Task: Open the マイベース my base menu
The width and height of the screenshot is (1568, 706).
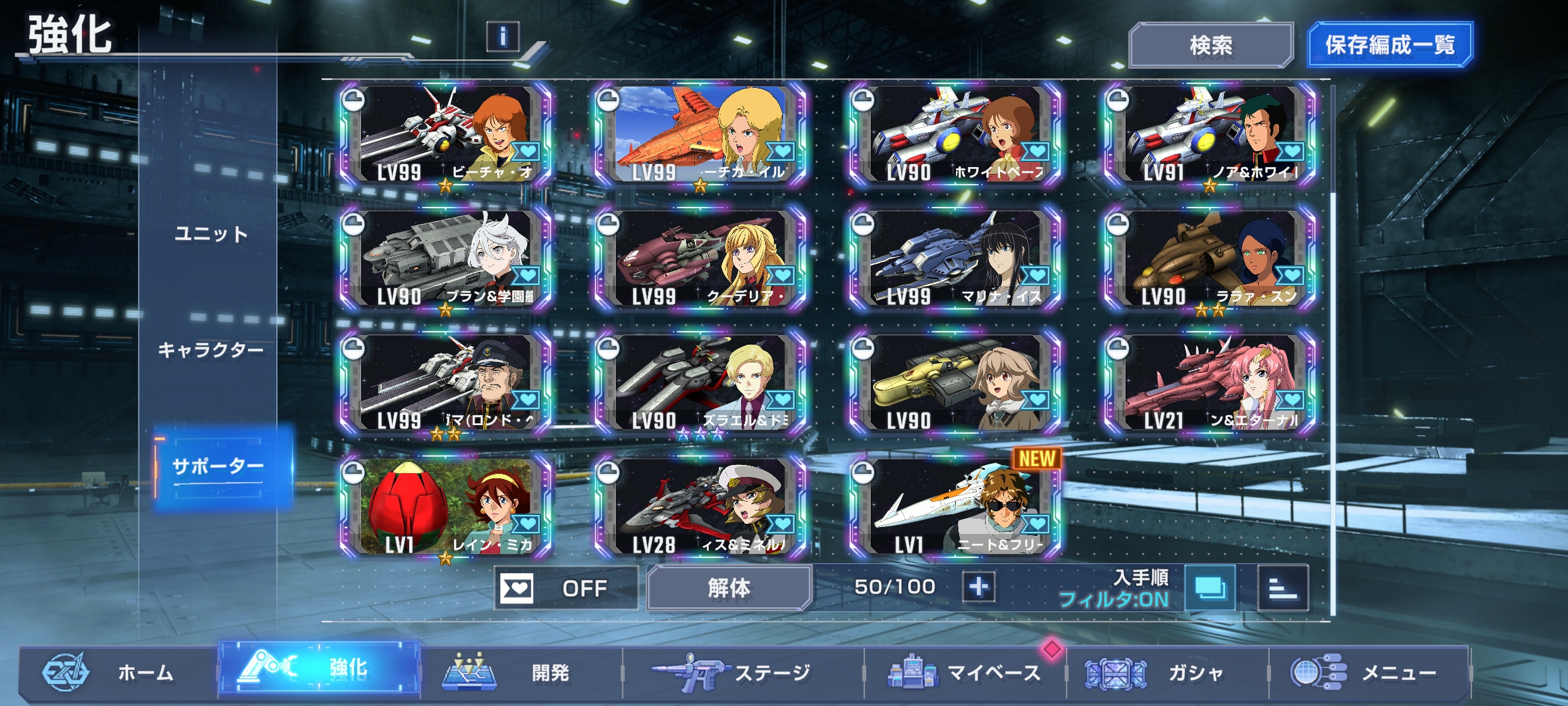Action: tap(965, 673)
